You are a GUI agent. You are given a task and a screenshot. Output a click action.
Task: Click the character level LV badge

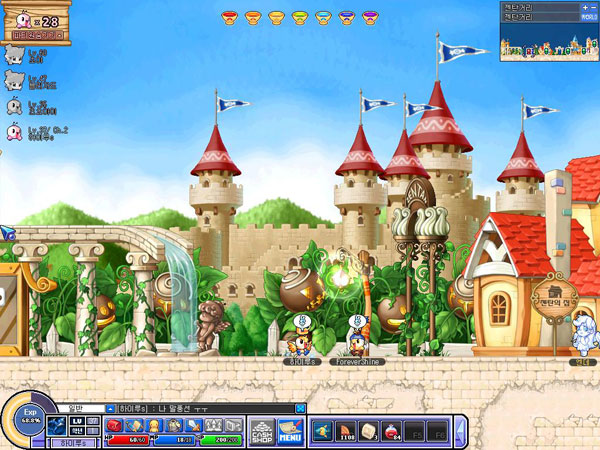75,422
